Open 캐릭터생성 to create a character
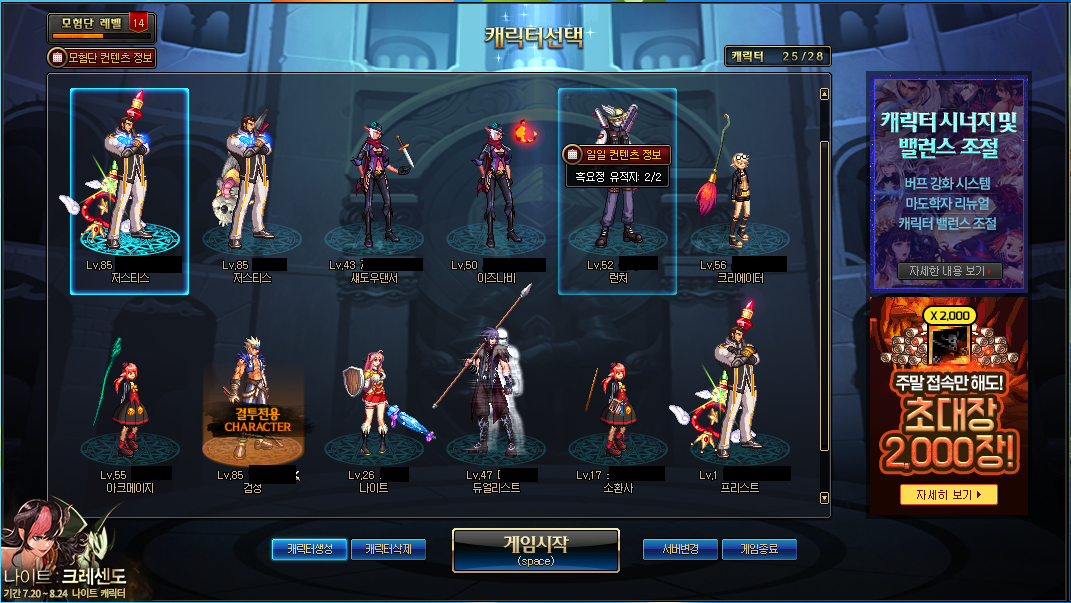 click(309, 549)
